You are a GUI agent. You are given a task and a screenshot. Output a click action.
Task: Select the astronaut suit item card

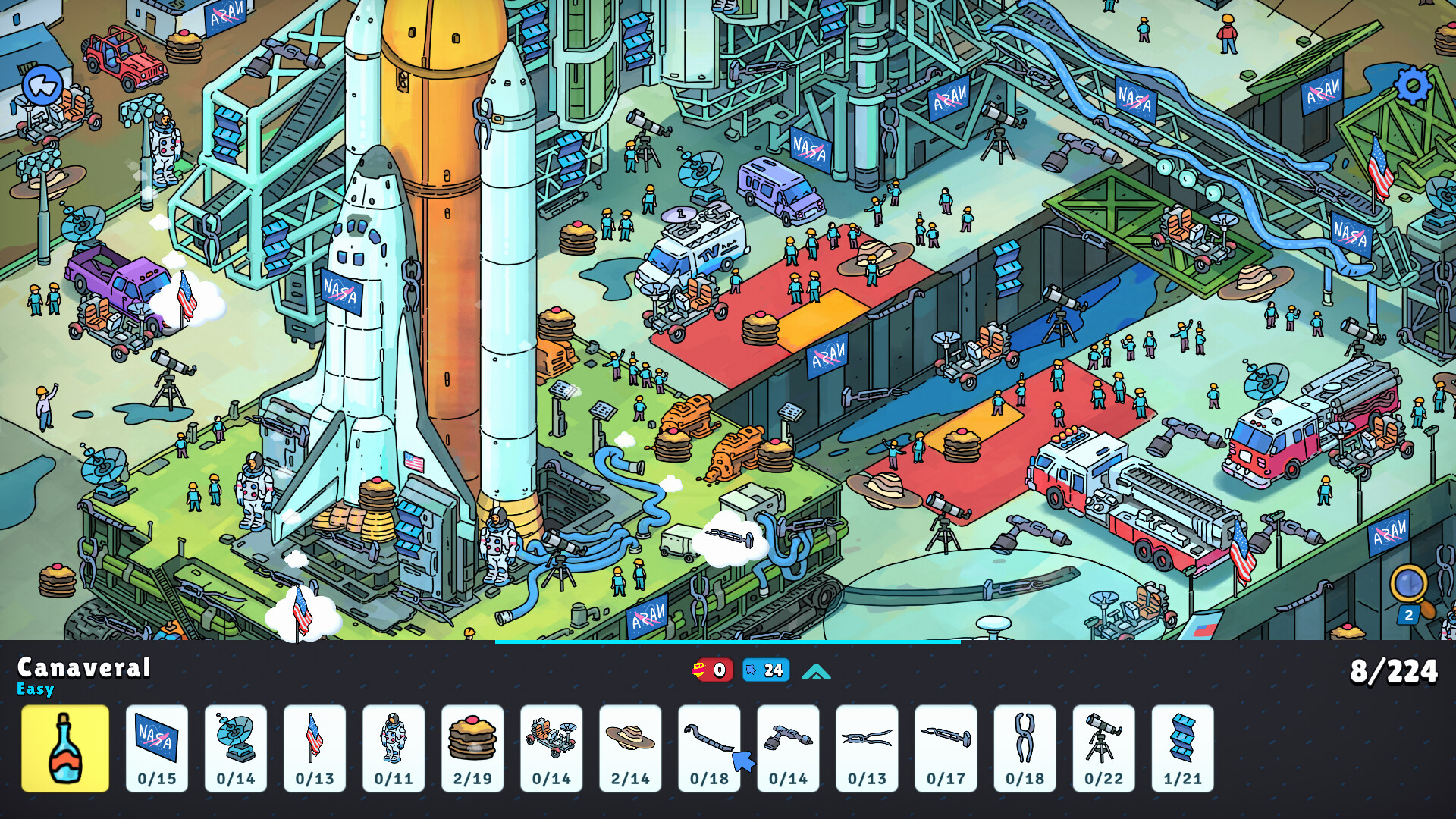[393, 748]
